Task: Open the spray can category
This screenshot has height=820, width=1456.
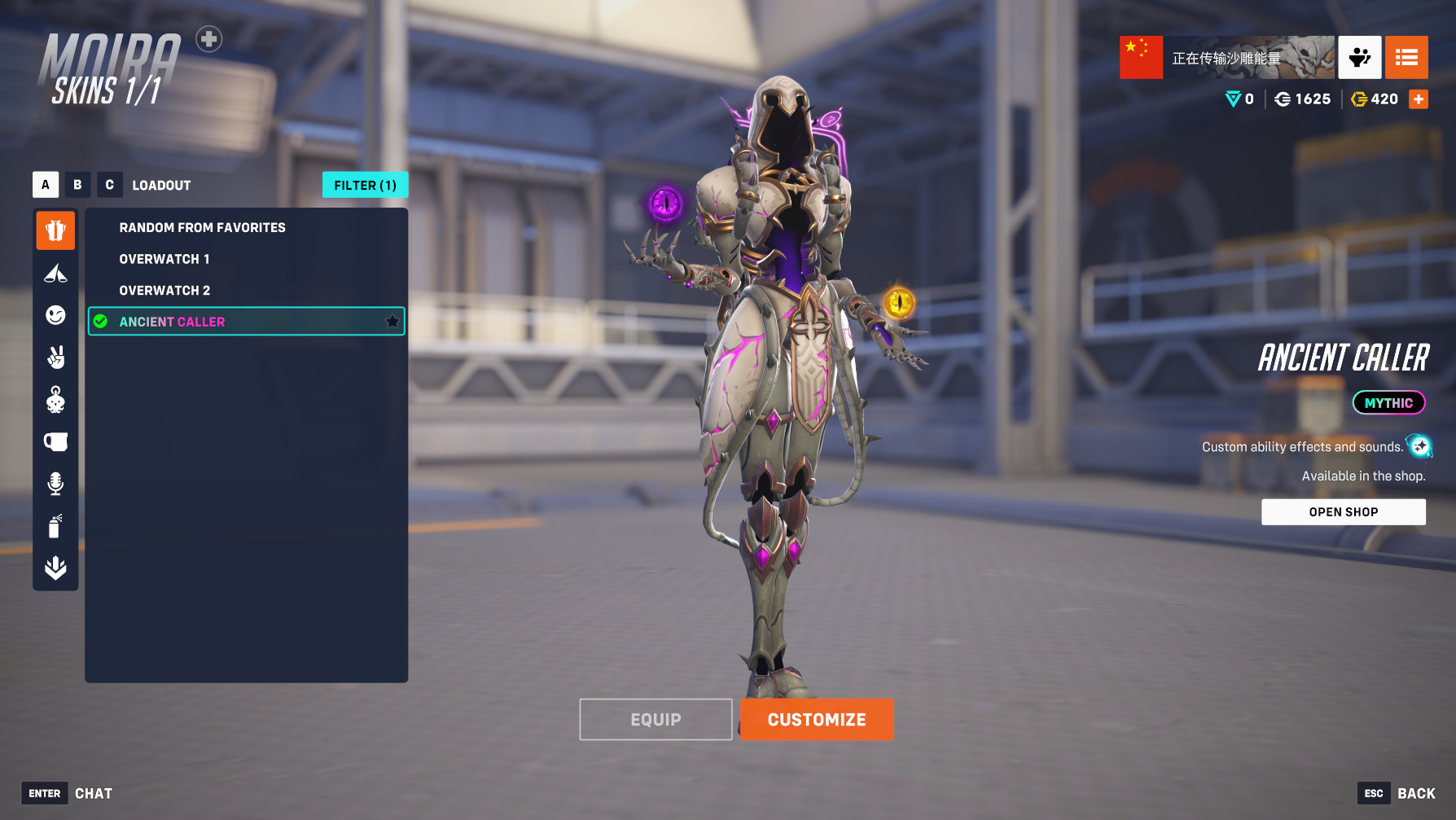Action: click(55, 526)
